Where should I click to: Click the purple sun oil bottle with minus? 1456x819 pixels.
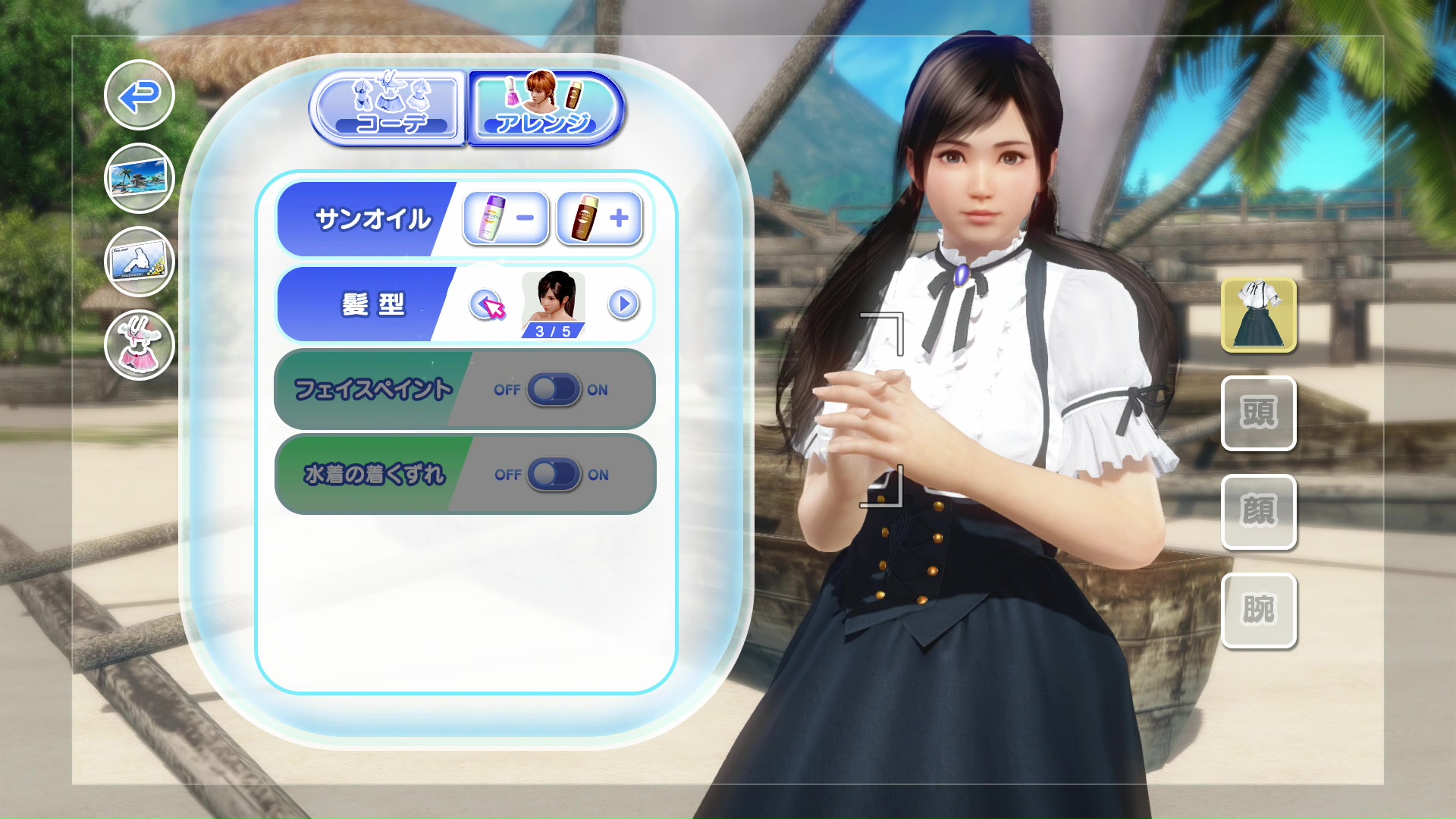[505, 219]
